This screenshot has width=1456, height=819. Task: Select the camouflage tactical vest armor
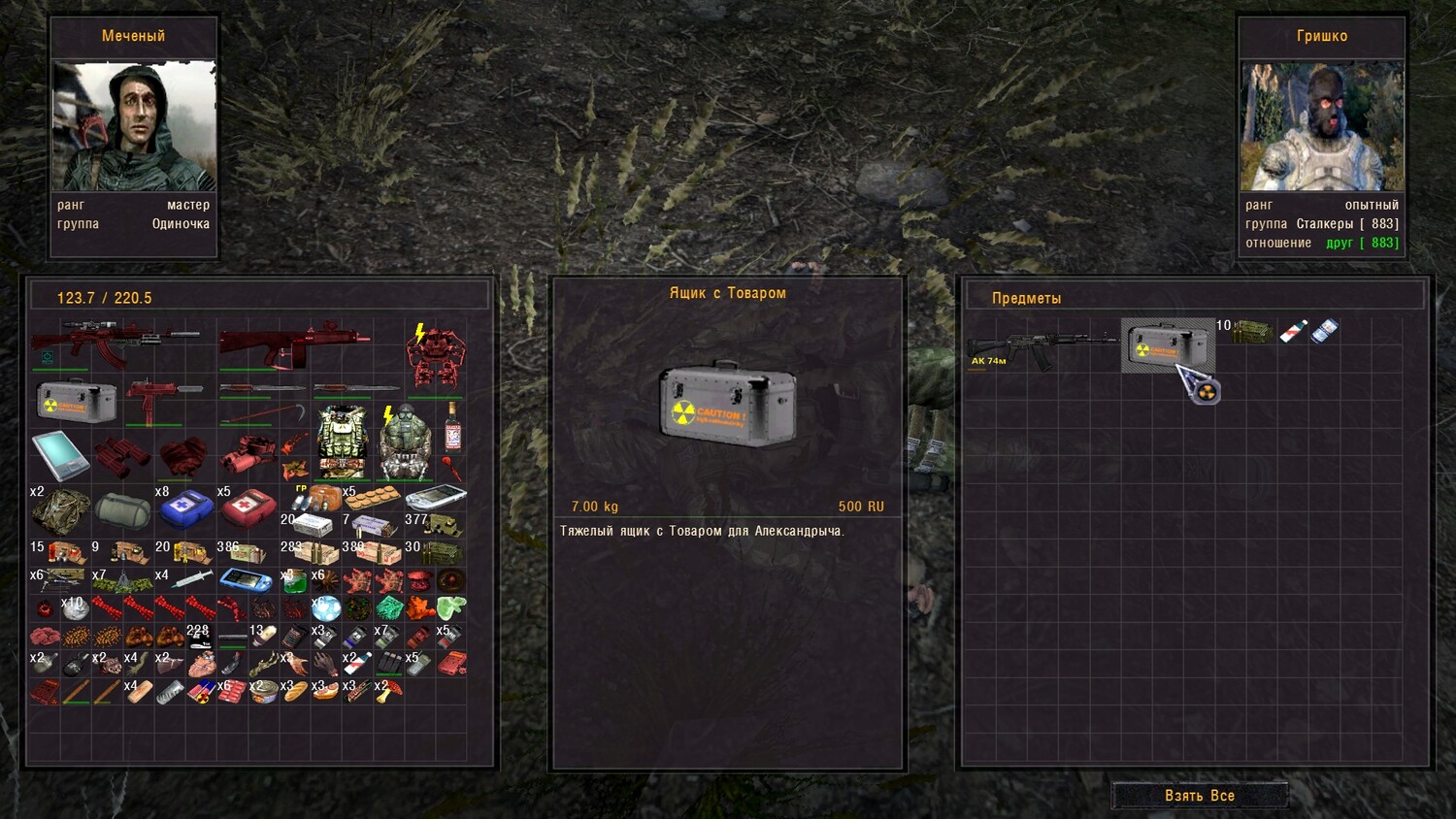(342, 442)
